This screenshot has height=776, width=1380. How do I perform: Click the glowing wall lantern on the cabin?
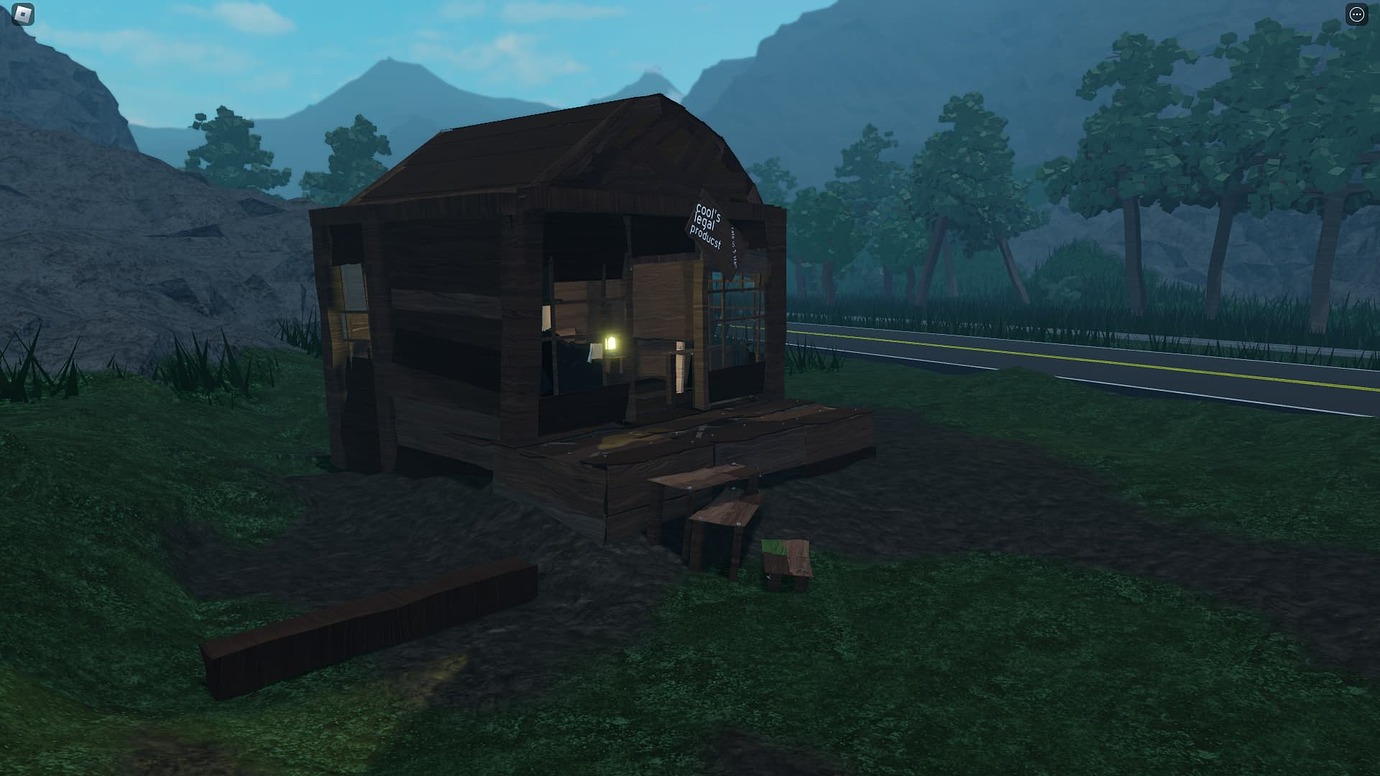[611, 340]
